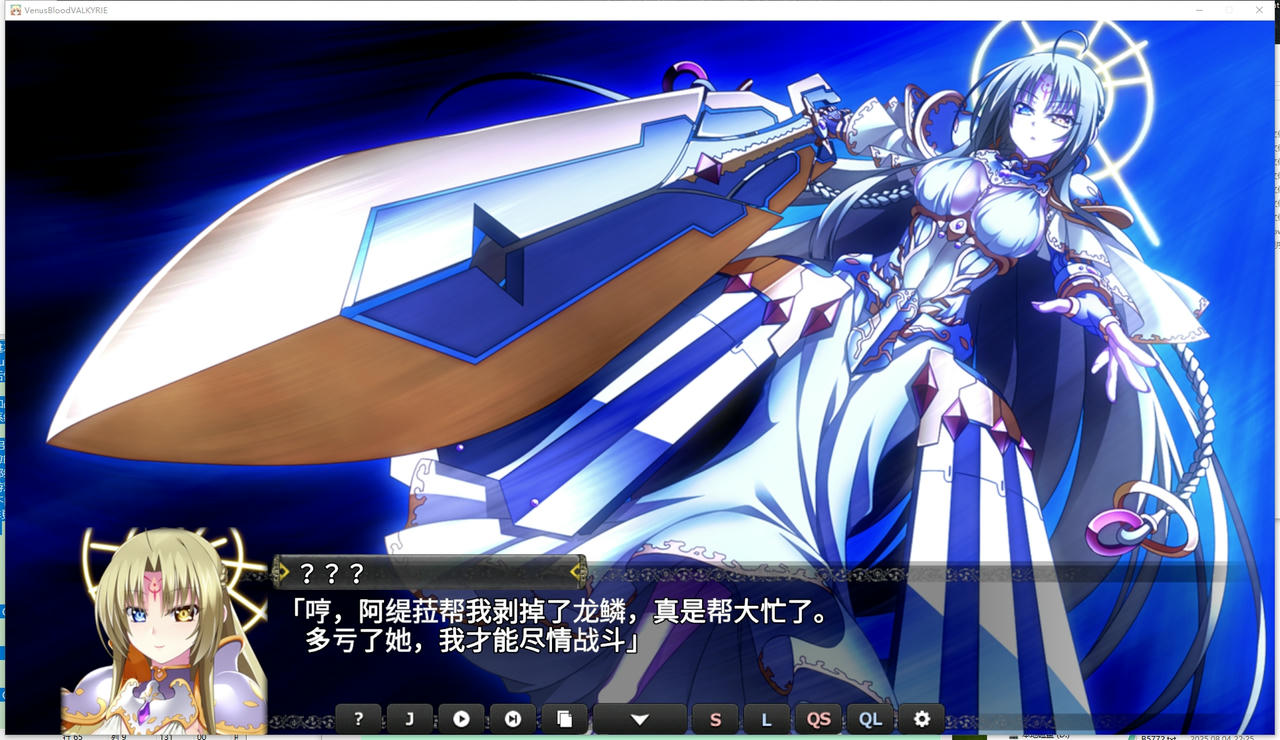Image resolution: width=1280 pixels, height=740 pixels.
Task: Click the right gold diamond beside the name plate
Action: point(577,571)
